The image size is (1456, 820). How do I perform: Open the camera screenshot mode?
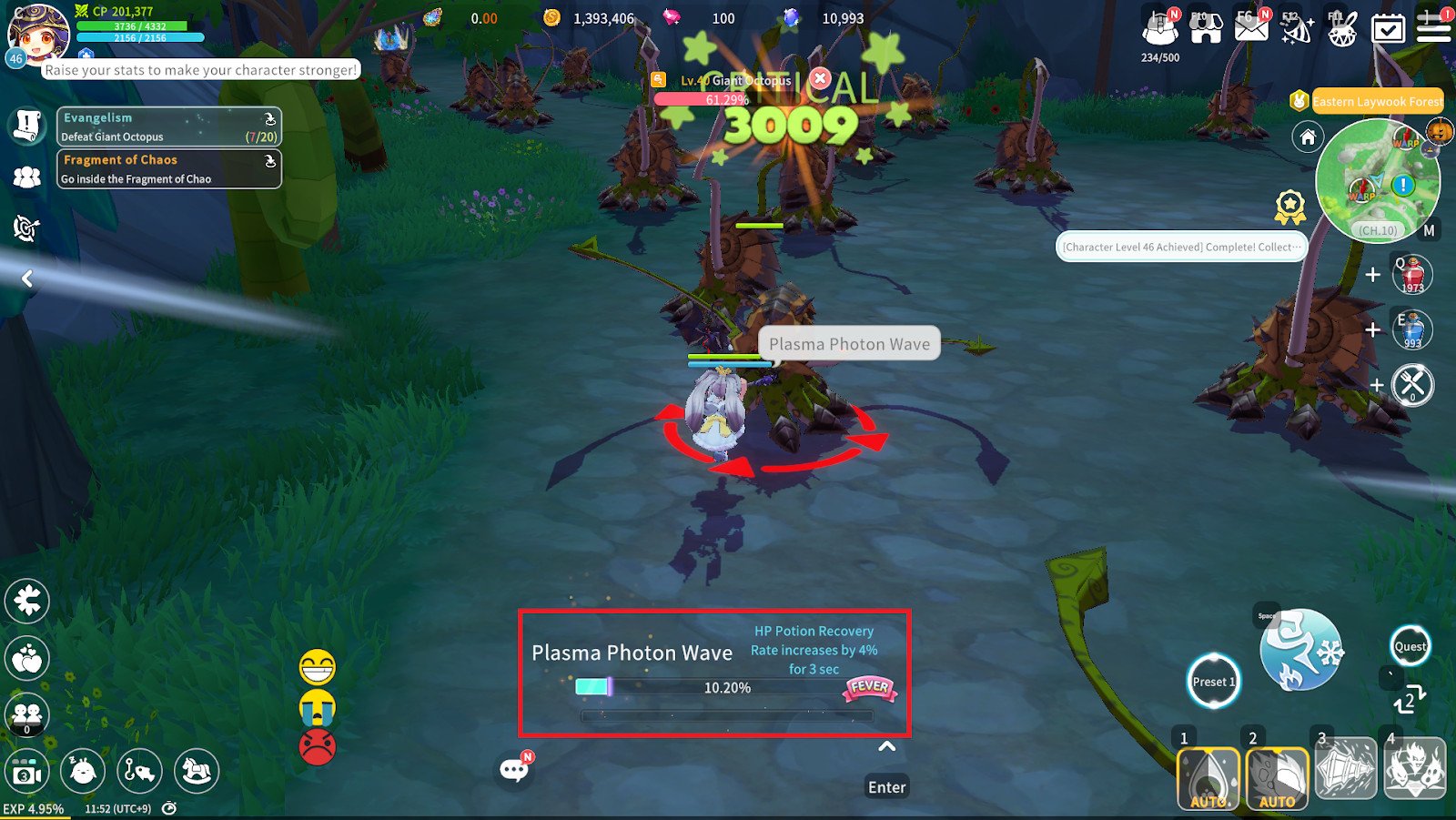[x=27, y=773]
